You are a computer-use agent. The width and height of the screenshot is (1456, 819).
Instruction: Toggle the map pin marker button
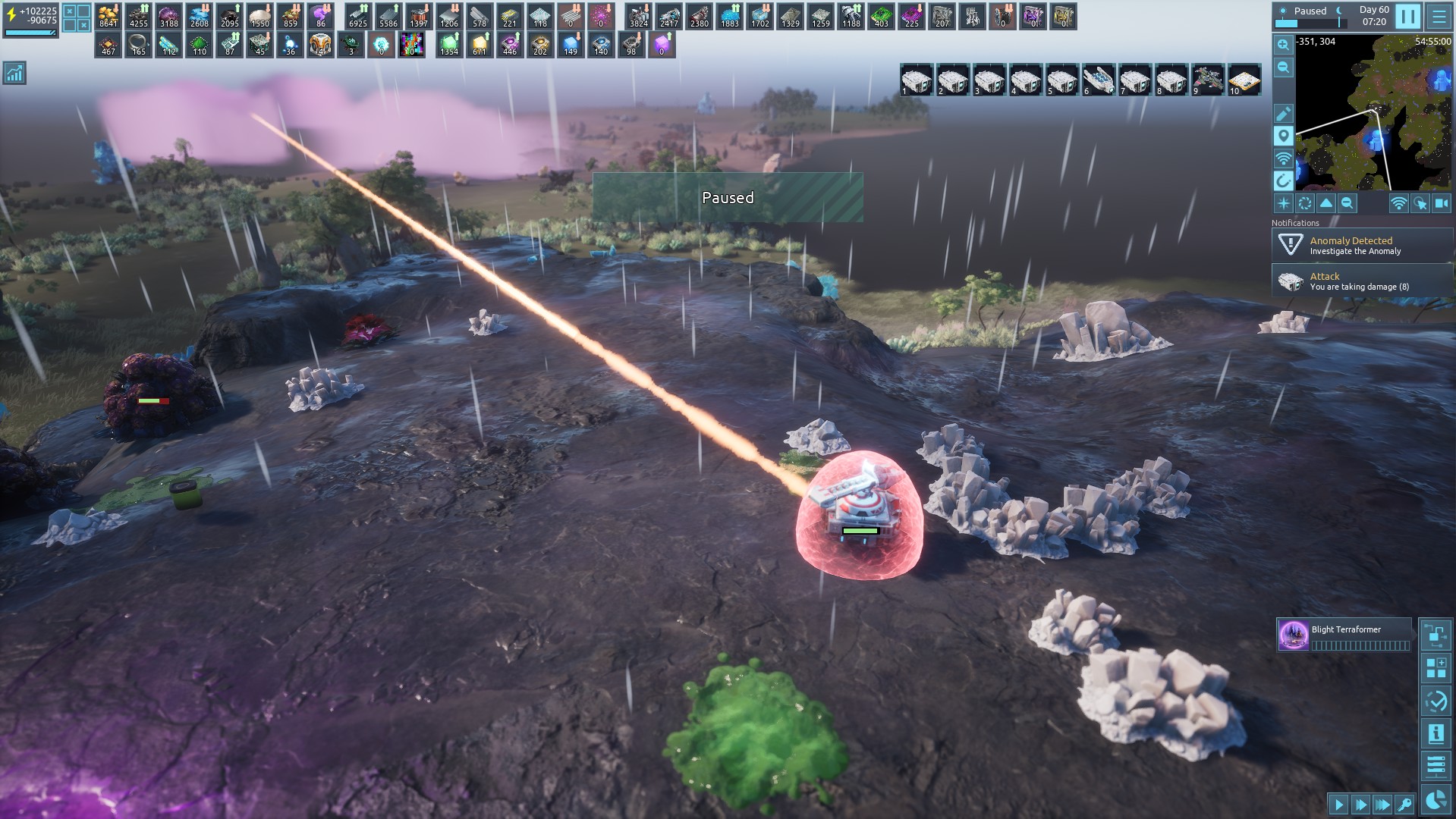pos(1283,136)
